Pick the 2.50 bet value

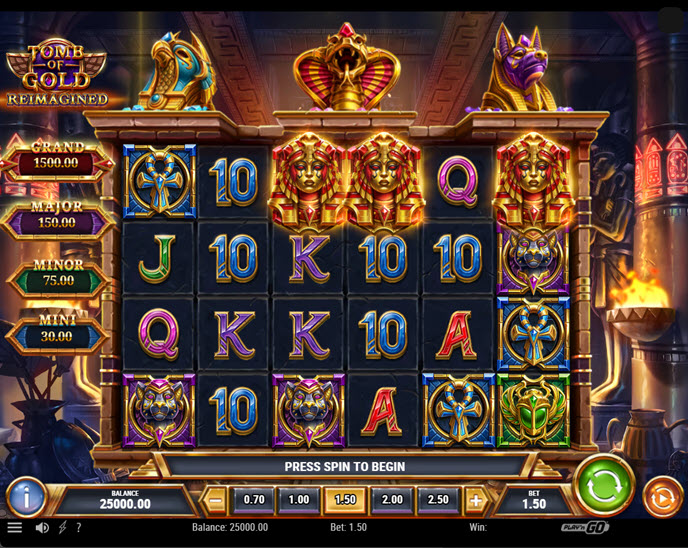tap(437, 499)
